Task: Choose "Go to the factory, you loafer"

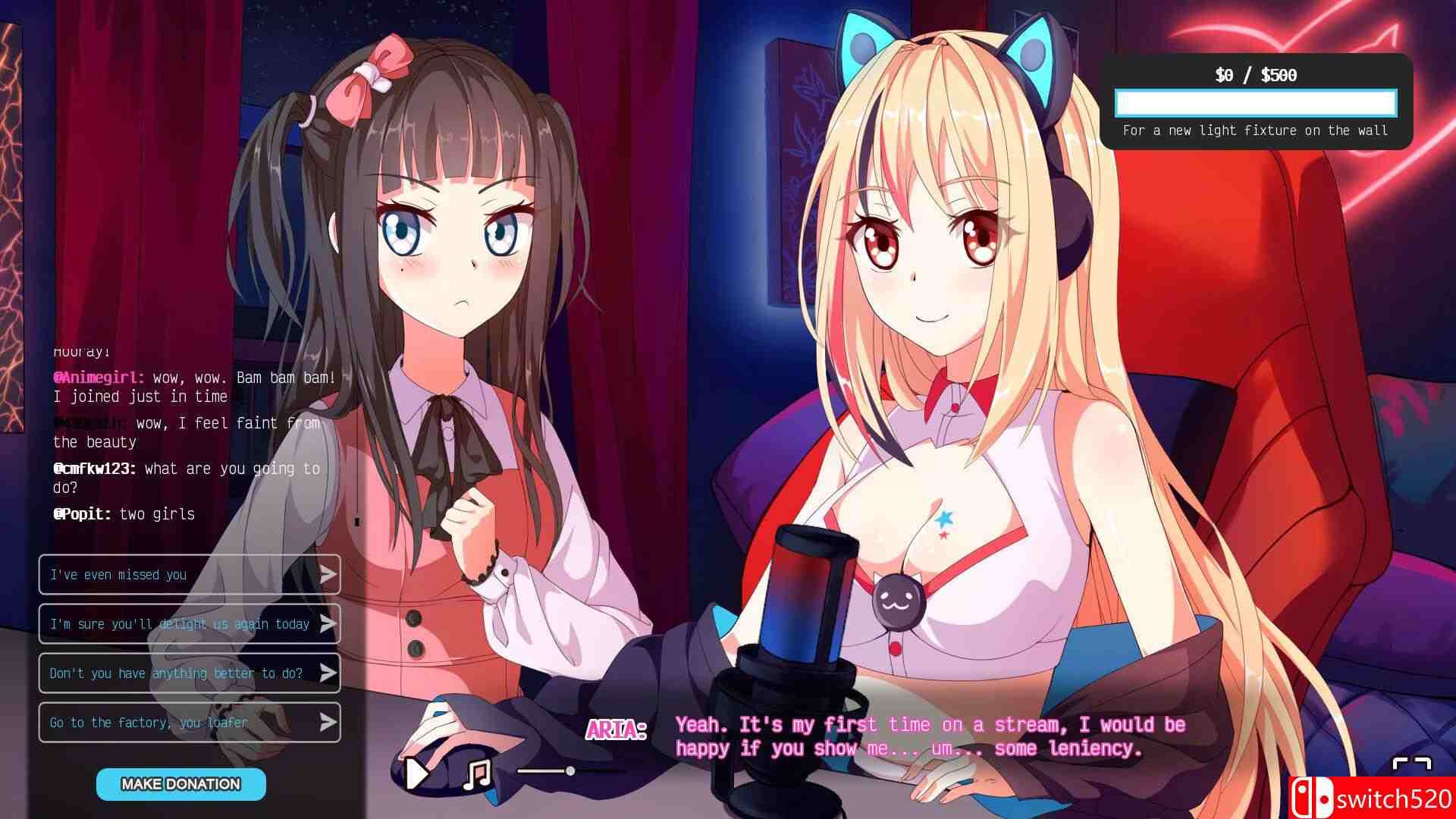Action: (x=152, y=722)
